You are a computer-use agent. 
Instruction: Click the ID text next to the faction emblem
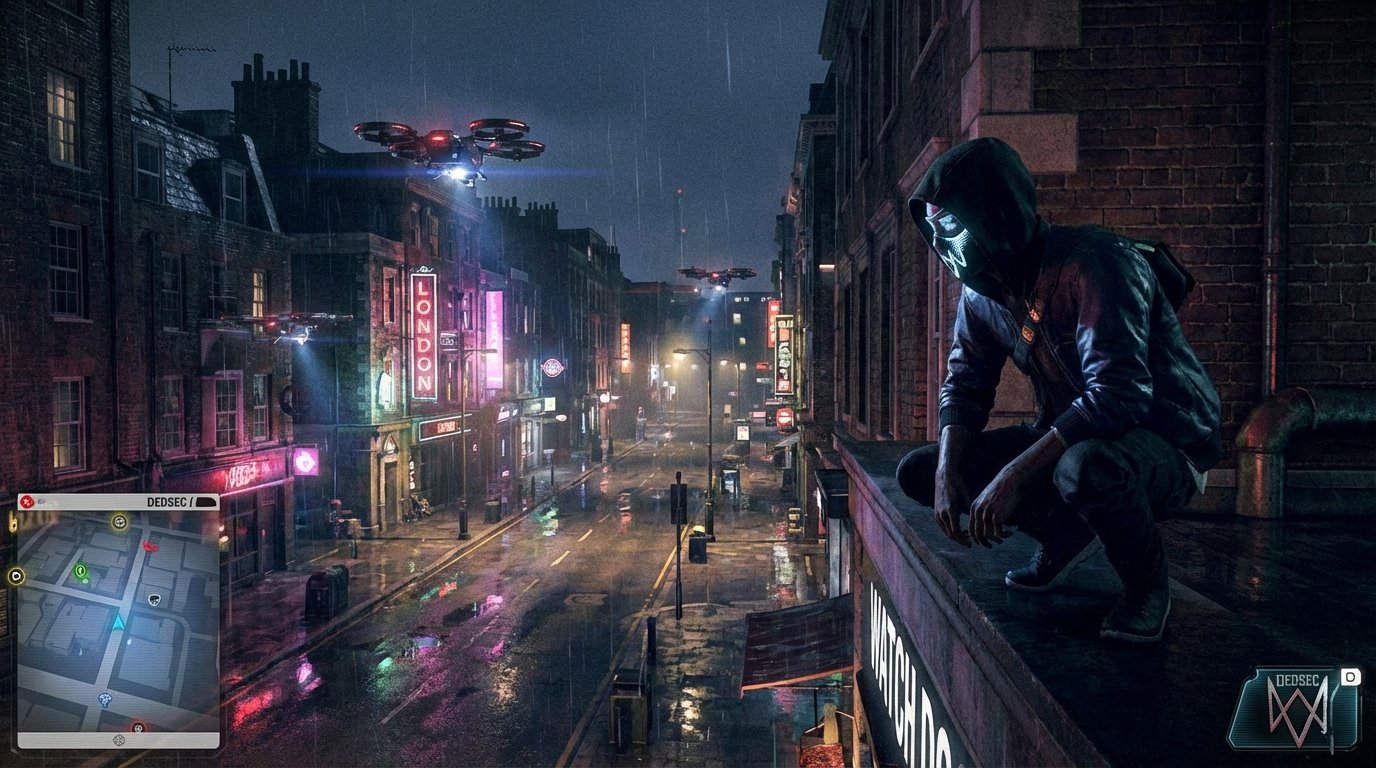(40, 501)
